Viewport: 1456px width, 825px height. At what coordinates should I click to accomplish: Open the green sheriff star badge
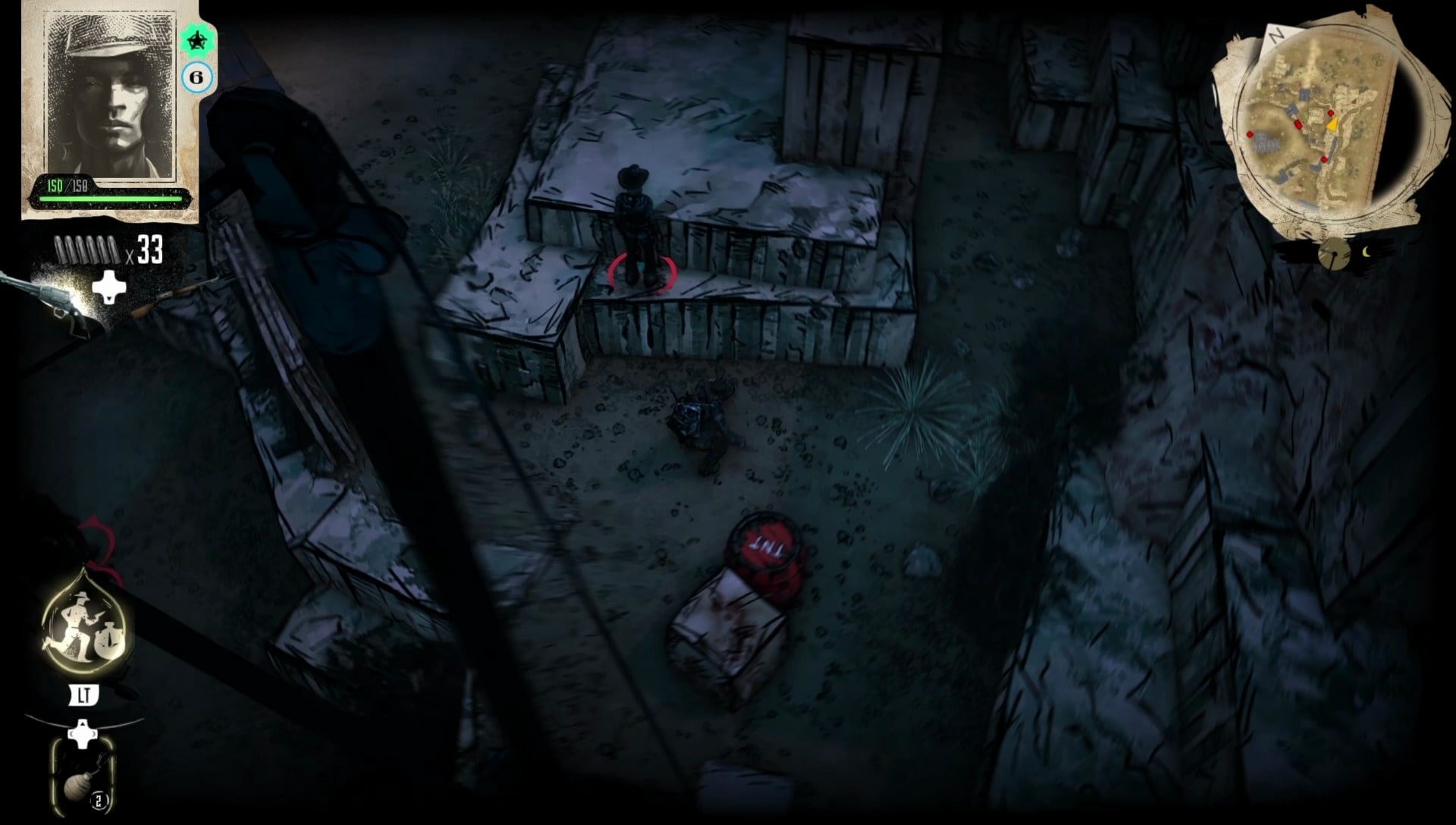[197, 42]
